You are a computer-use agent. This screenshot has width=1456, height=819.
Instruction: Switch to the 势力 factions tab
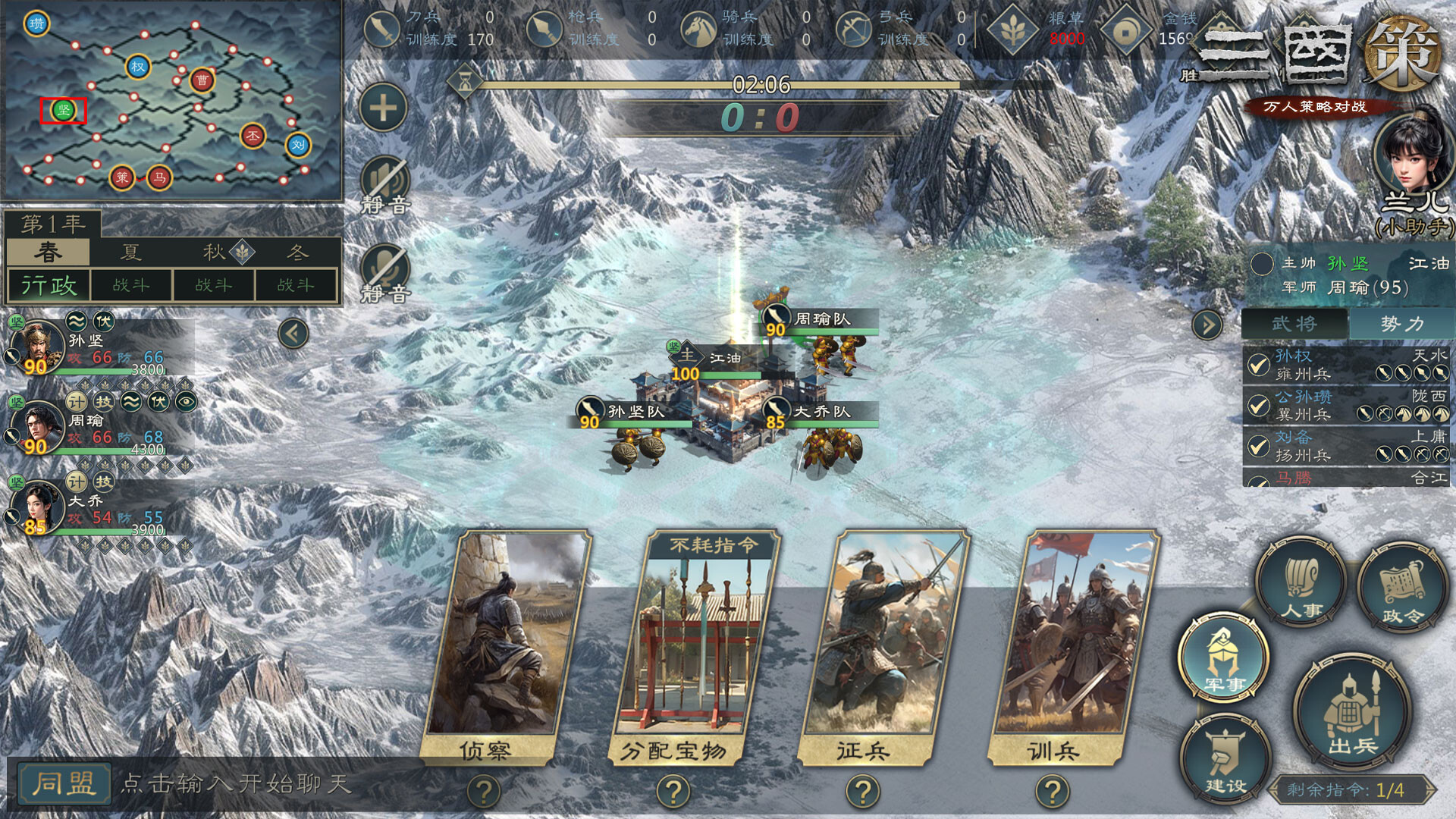coord(1401,324)
